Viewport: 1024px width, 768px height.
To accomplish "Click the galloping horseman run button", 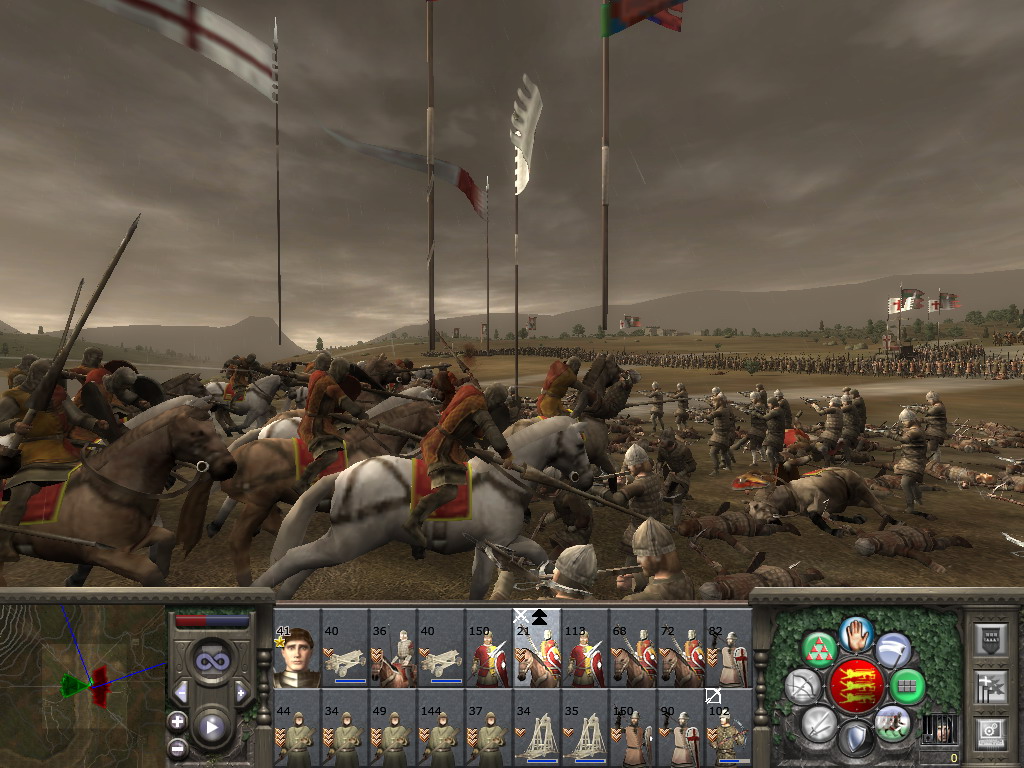I will click(x=892, y=722).
